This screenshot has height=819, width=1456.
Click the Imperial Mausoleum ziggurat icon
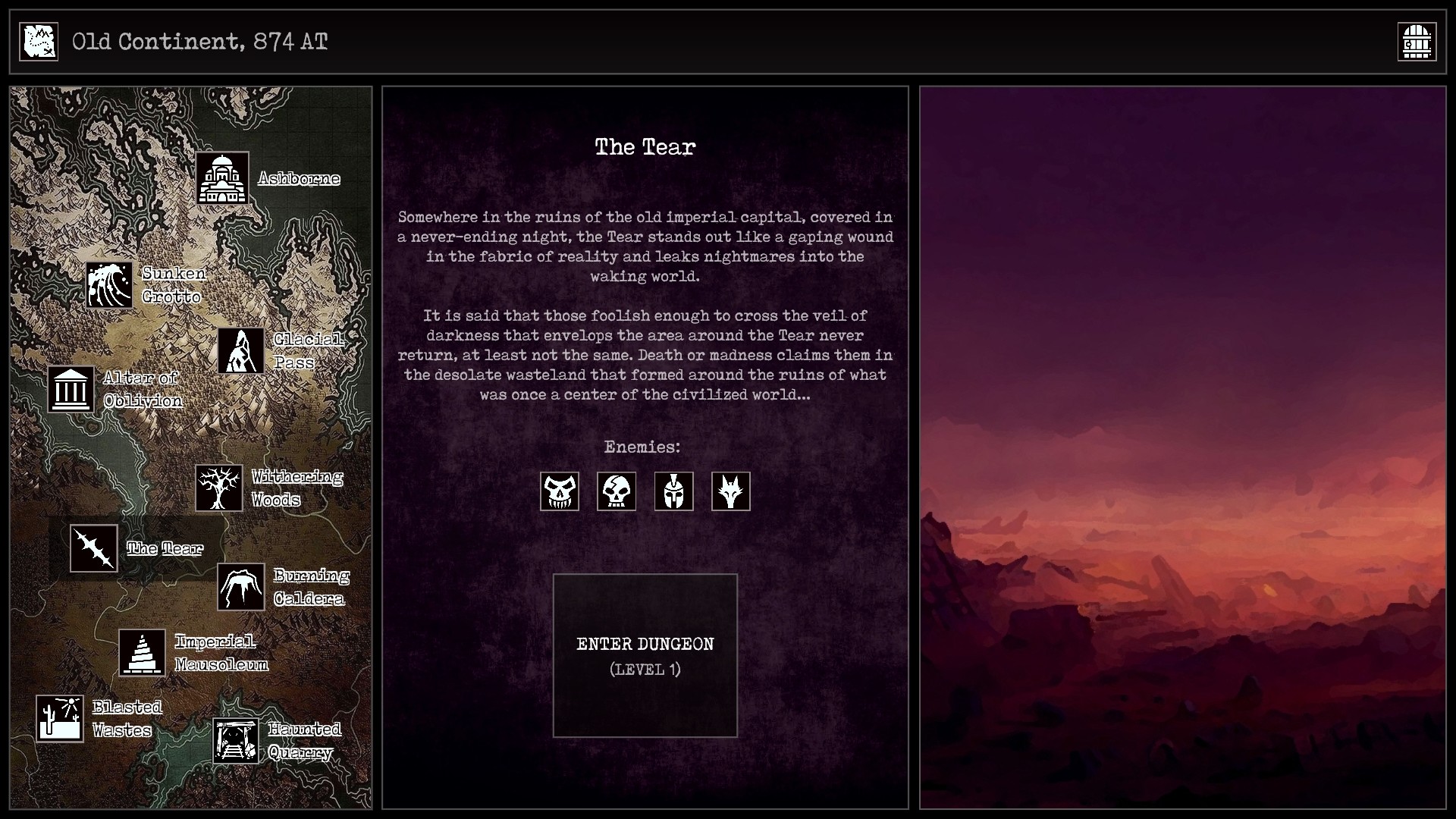pos(143,652)
